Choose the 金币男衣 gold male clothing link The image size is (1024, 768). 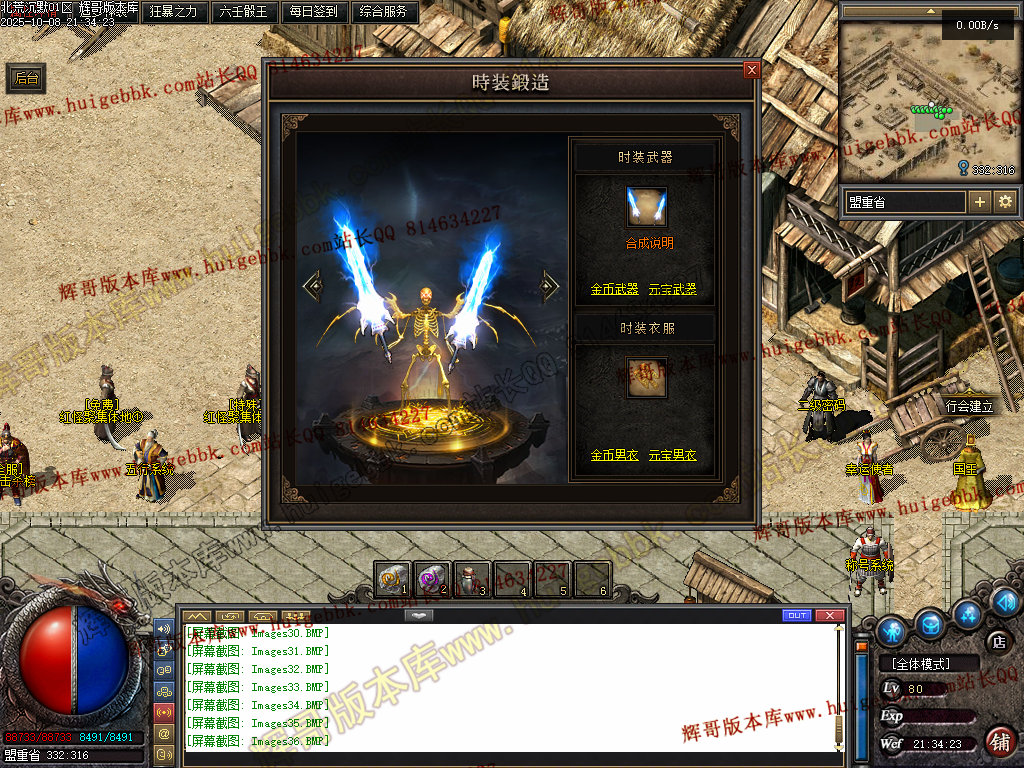pyautogui.click(x=614, y=455)
